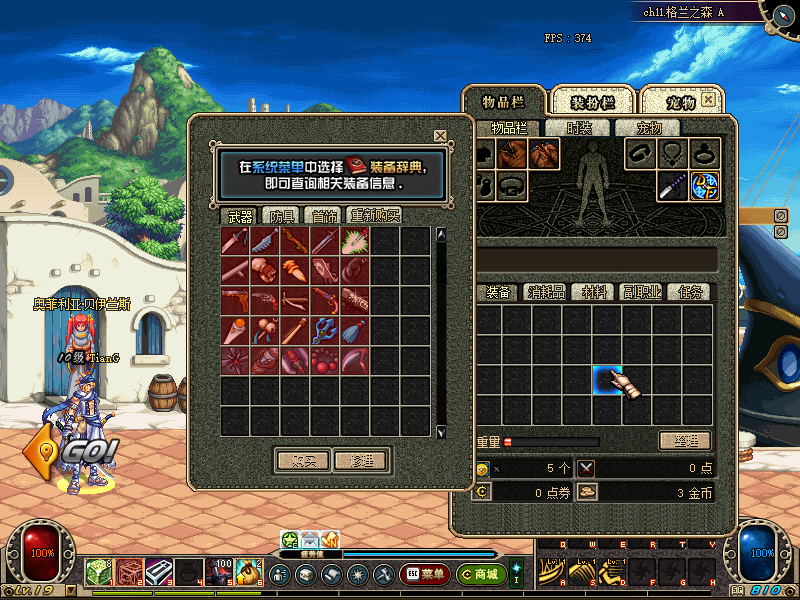The width and height of the screenshot is (800, 600).
Task: Switch to the 时装 sub-tab
Action: tap(579, 128)
